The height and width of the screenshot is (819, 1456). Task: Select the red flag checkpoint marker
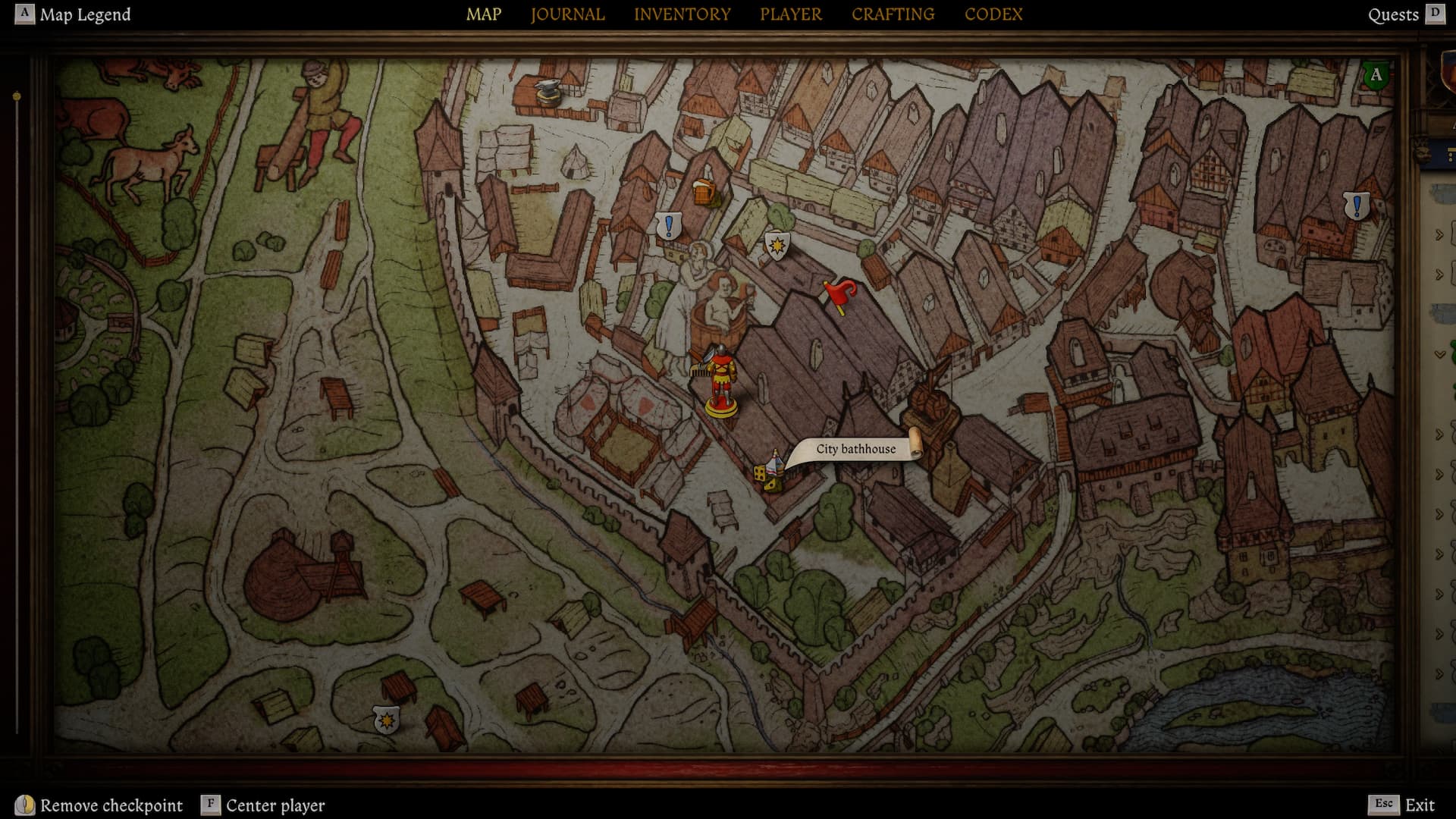coord(839,295)
